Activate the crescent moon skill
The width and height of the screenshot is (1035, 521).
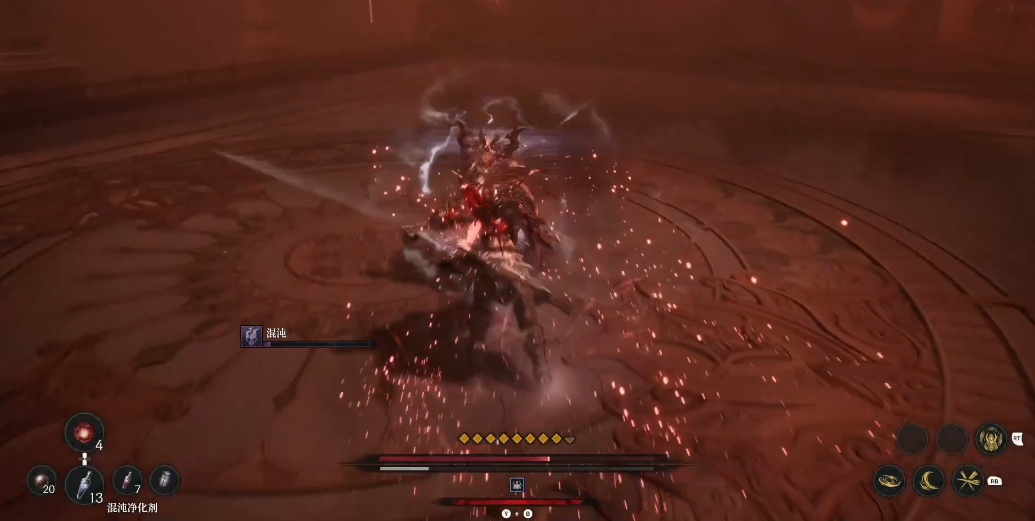tap(930, 481)
